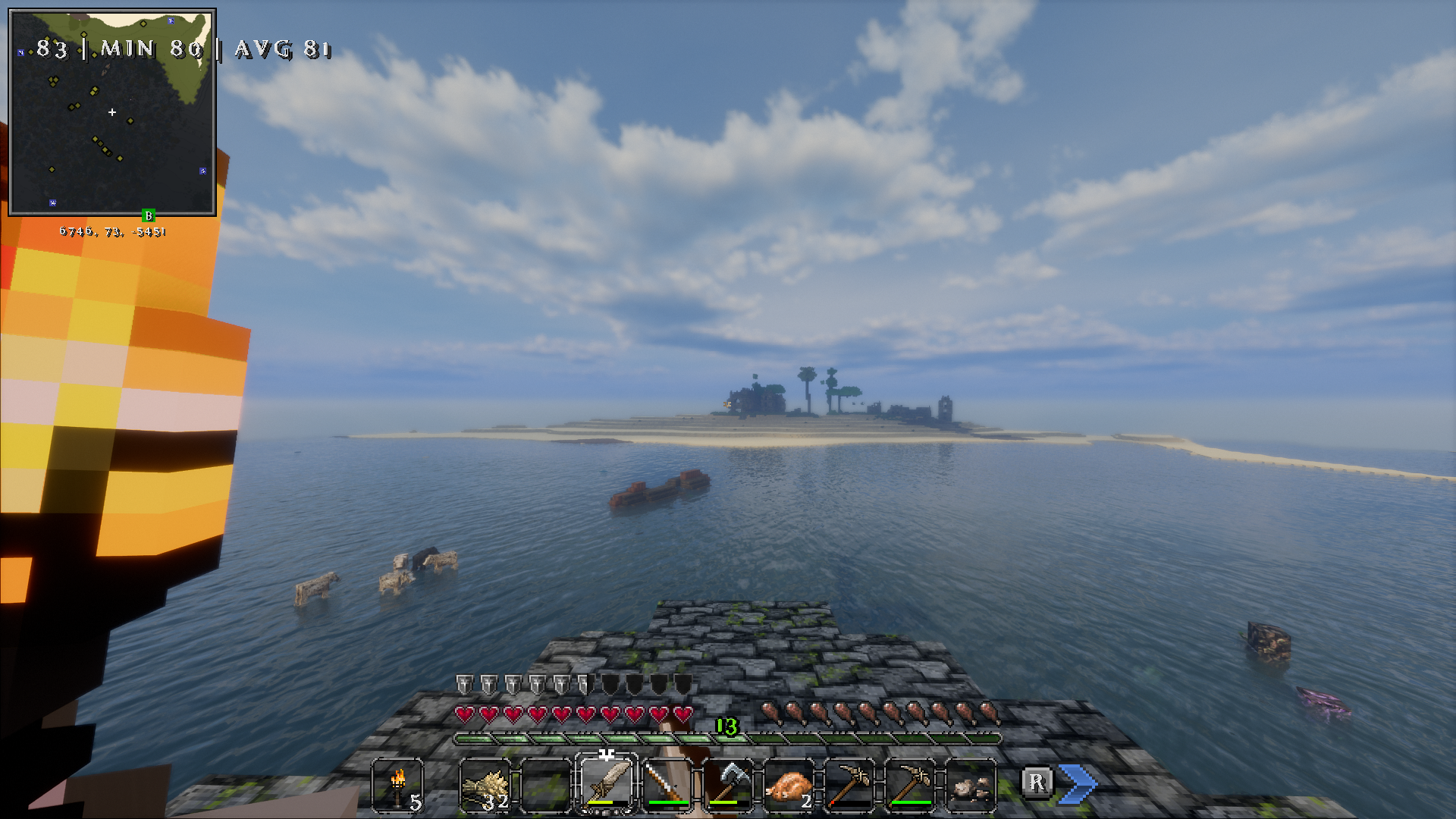Open the minimap
This screenshot has height=819, width=1456.
click(112, 112)
